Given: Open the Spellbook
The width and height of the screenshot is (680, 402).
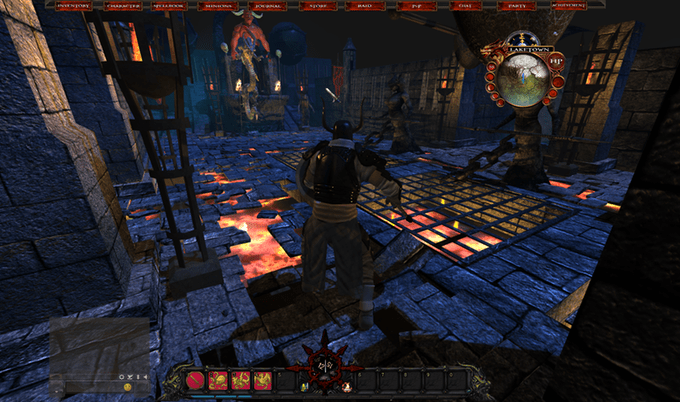Looking at the screenshot, I should (x=167, y=6).
